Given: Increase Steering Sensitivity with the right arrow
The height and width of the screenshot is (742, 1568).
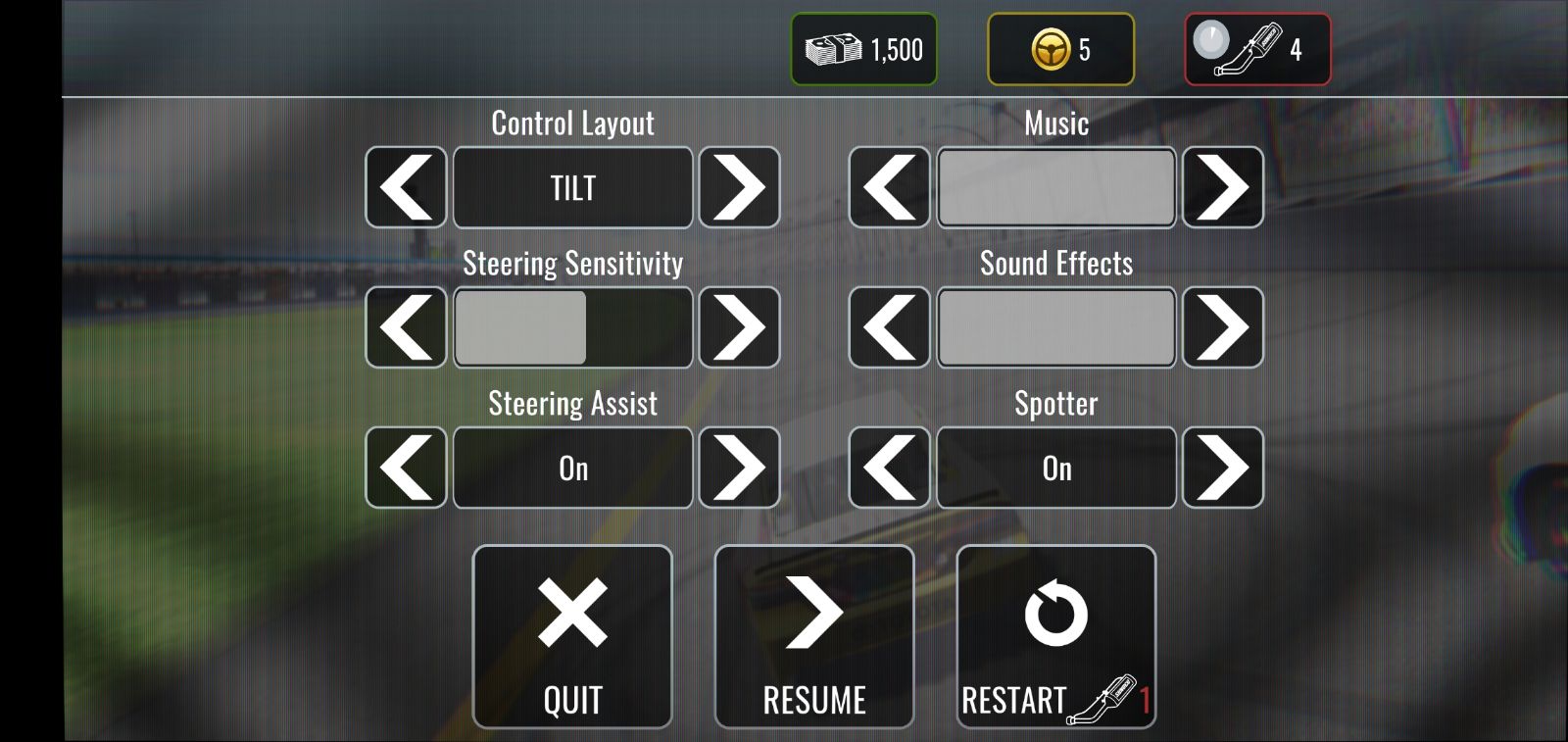Looking at the screenshot, I should [739, 327].
